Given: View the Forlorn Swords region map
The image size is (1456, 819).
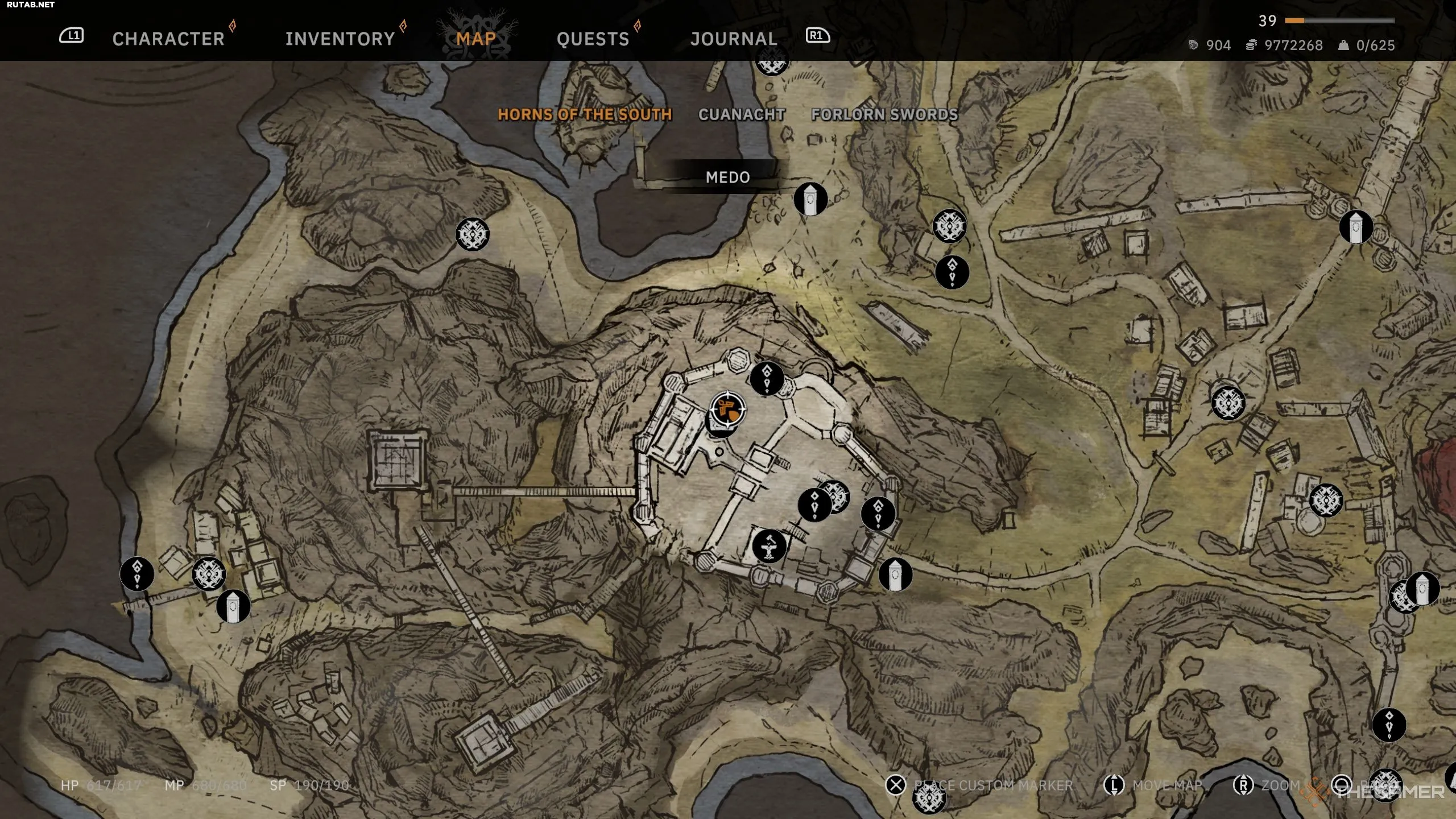Looking at the screenshot, I should coord(884,114).
